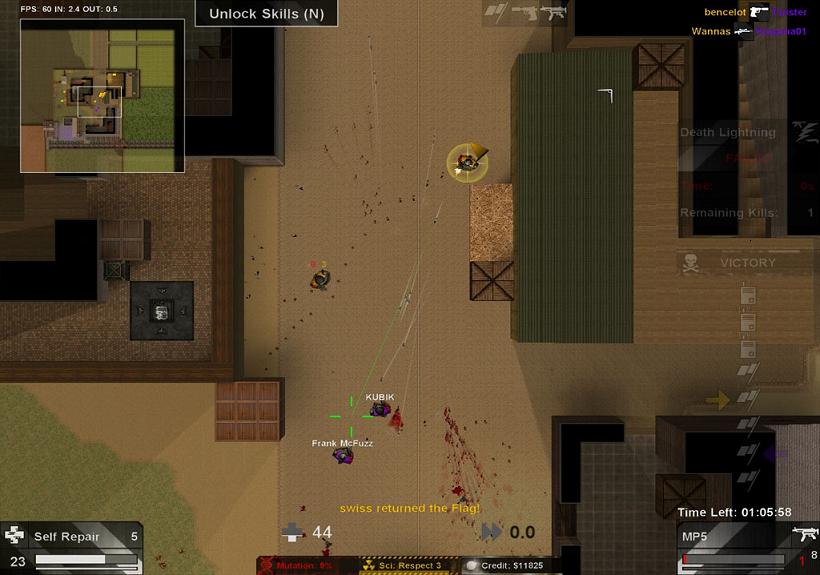Viewport: 820px width, 575px height.
Task: Select the pistol weapon icon
Action: pos(525,12)
